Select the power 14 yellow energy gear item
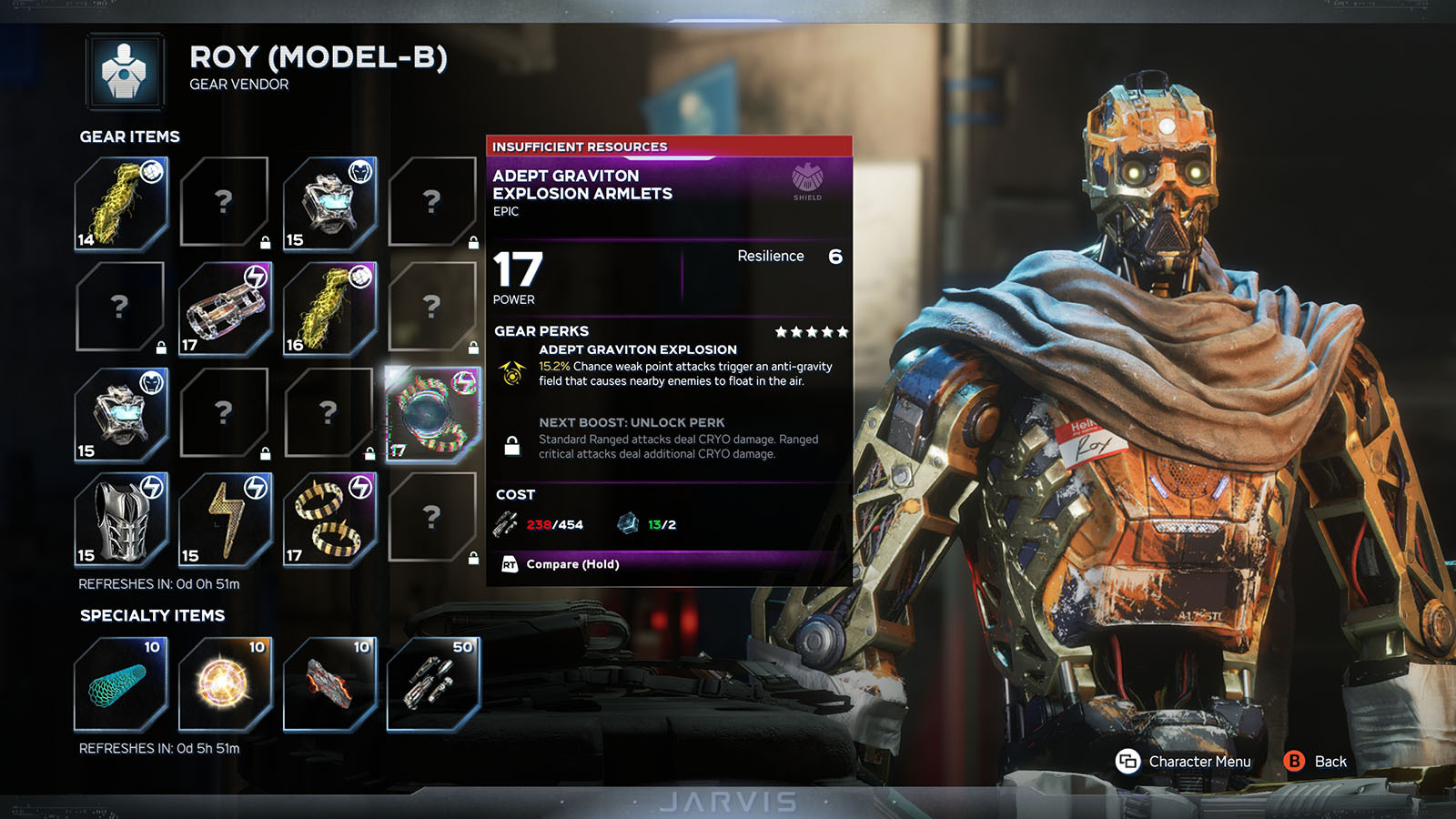 point(121,203)
